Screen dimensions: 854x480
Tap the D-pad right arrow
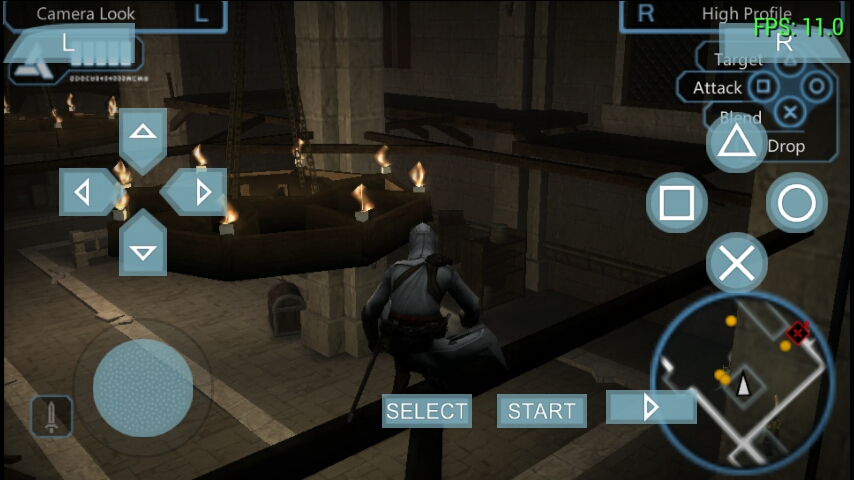pos(199,192)
